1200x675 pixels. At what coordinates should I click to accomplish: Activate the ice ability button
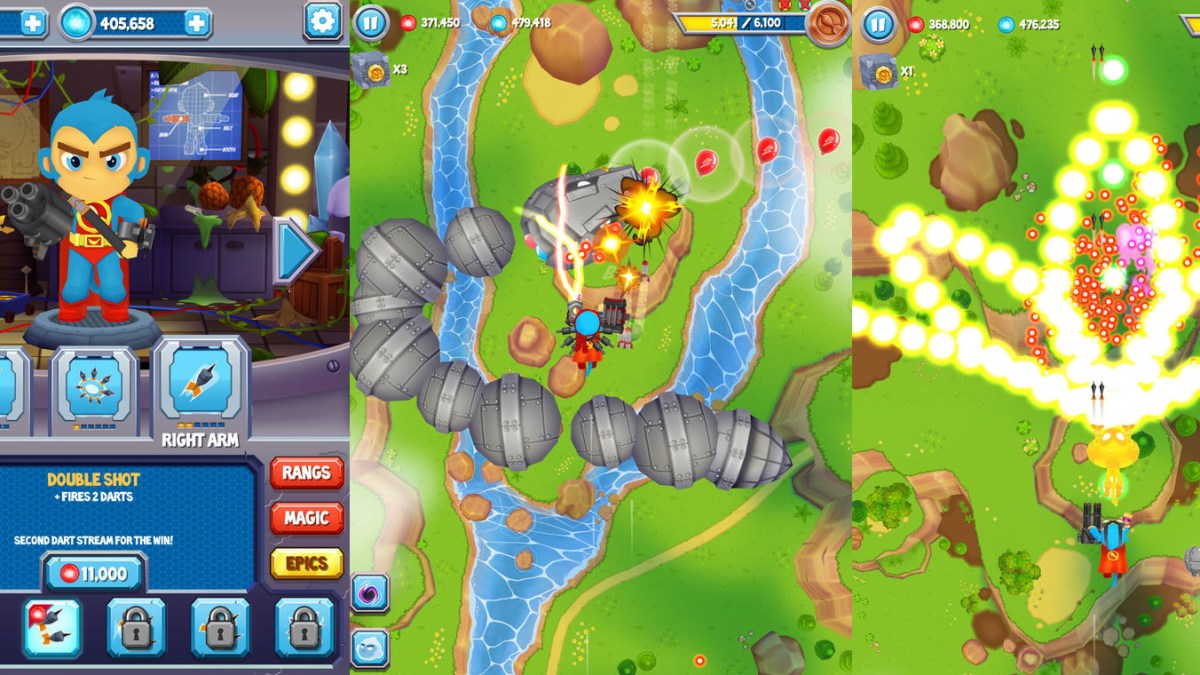click(369, 648)
